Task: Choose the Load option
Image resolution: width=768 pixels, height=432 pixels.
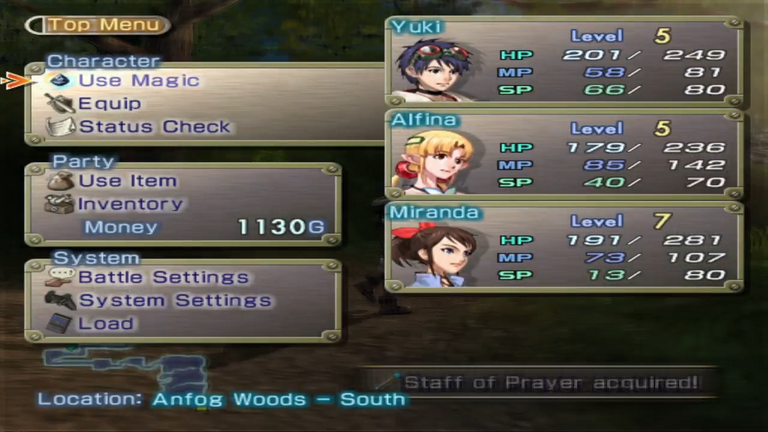Action: pyautogui.click(x=106, y=323)
